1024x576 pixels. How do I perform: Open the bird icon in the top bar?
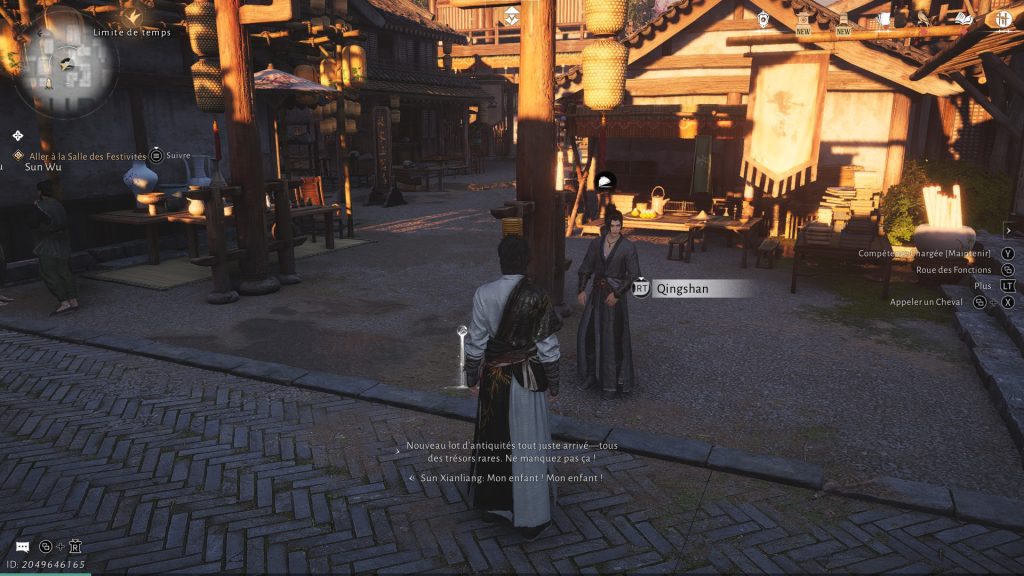pyautogui.click(x=923, y=19)
